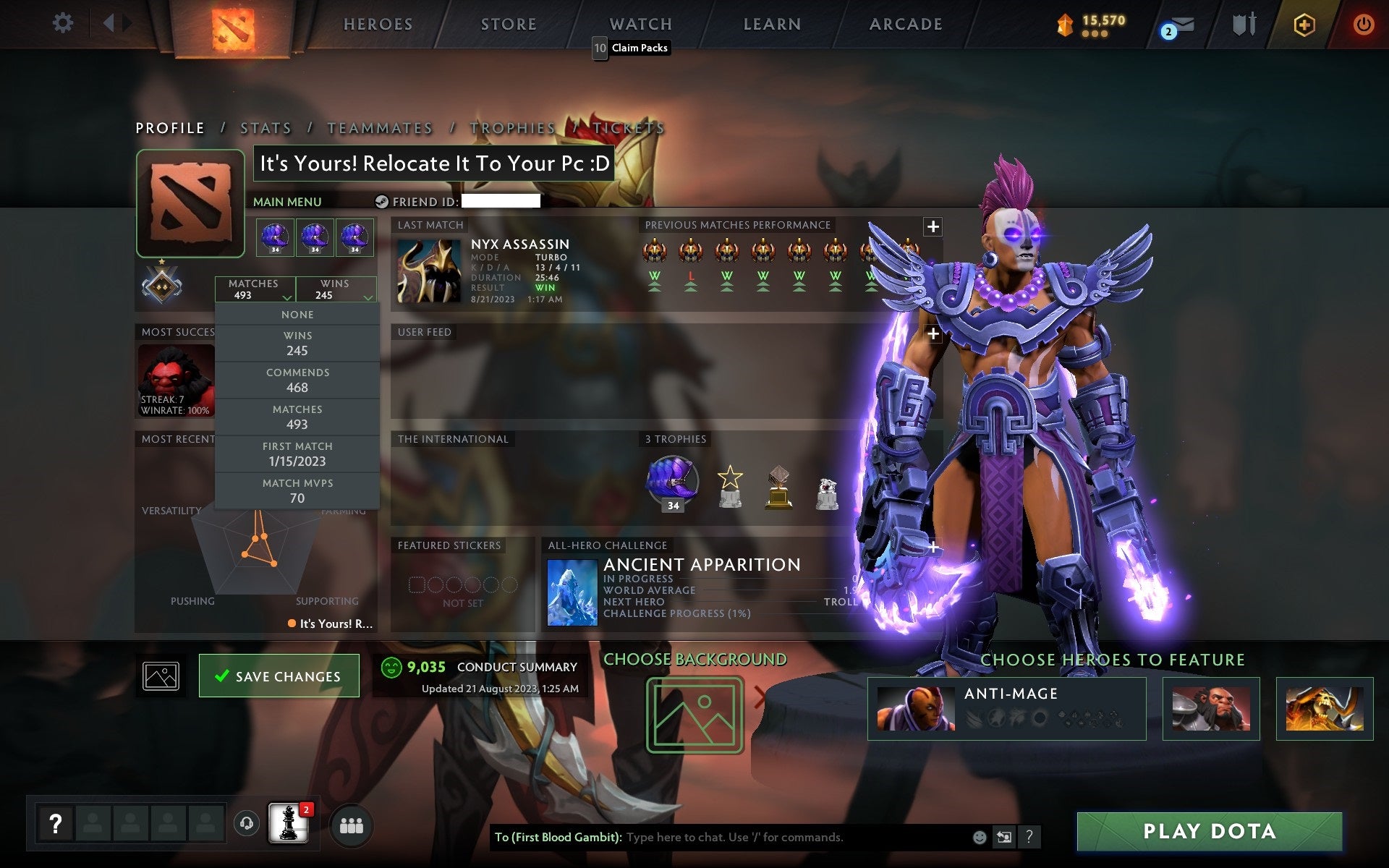The image size is (1389, 868).
Task: Click the SAVE CHANGES button
Action: pos(279,676)
